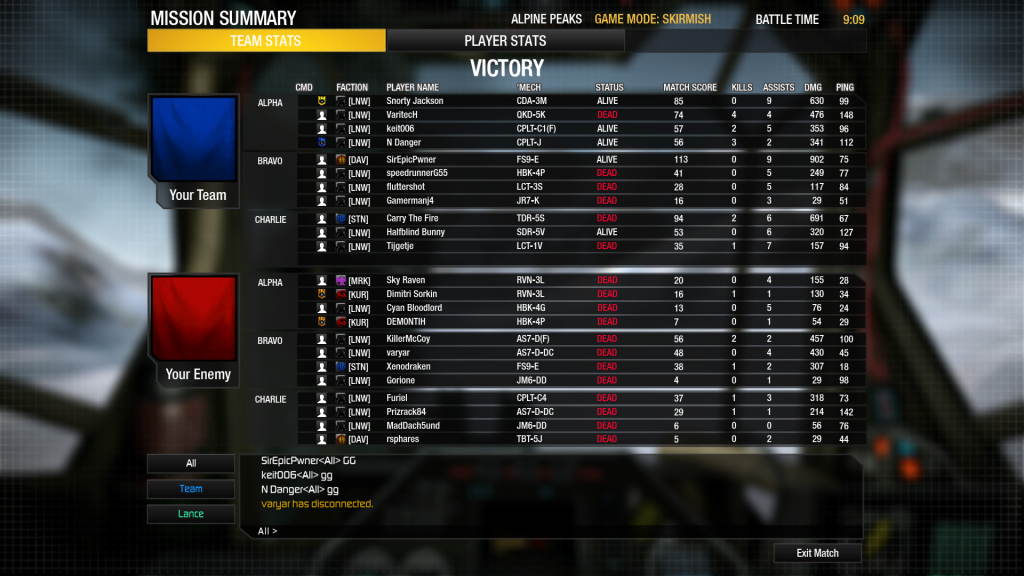This screenshot has height=576, width=1024.
Task: Click the Kills column header
Action: [x=741, y=88]
